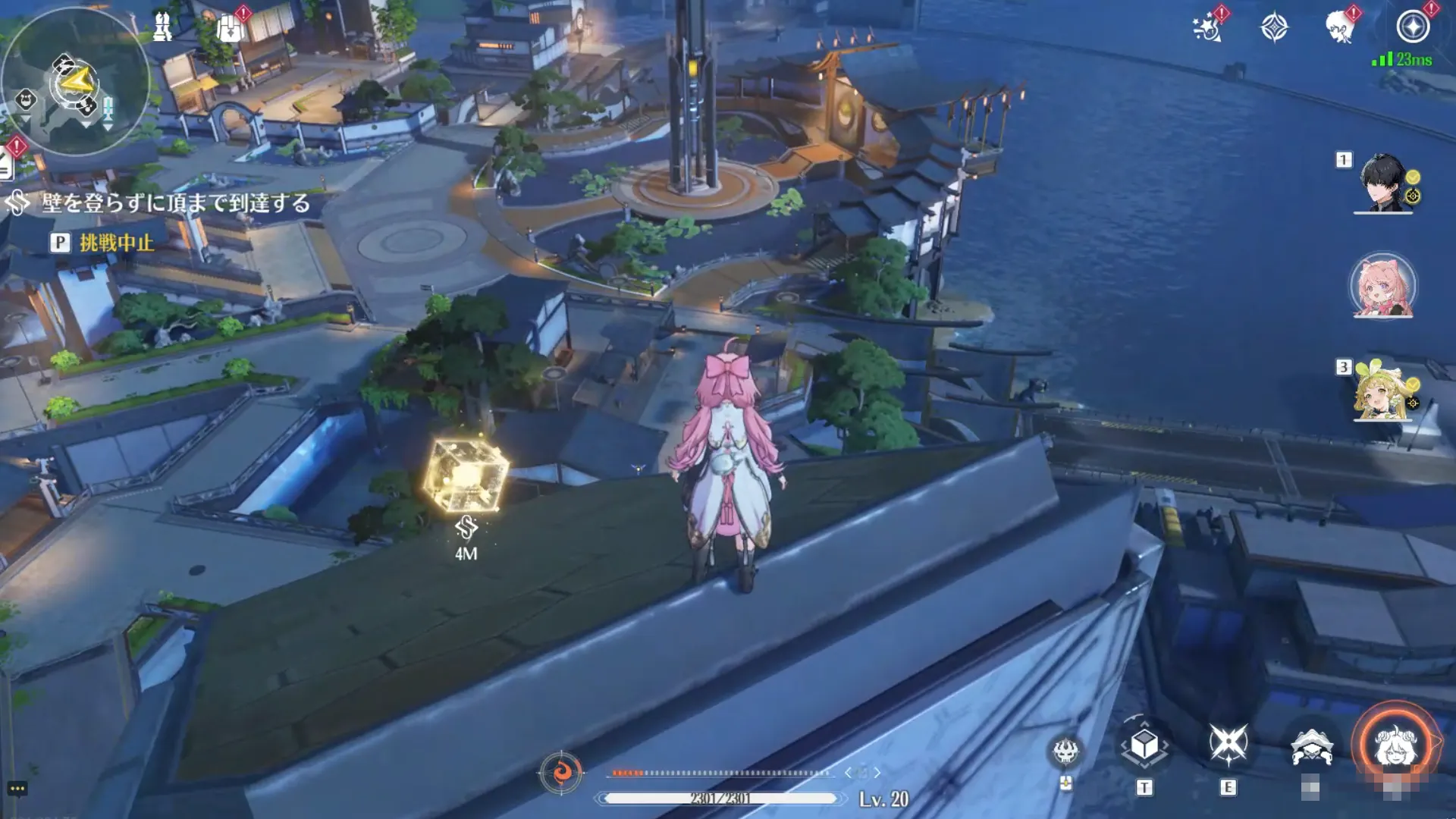Activate the cube placement ability
1456x819 pixels.
click(1144, 746)
